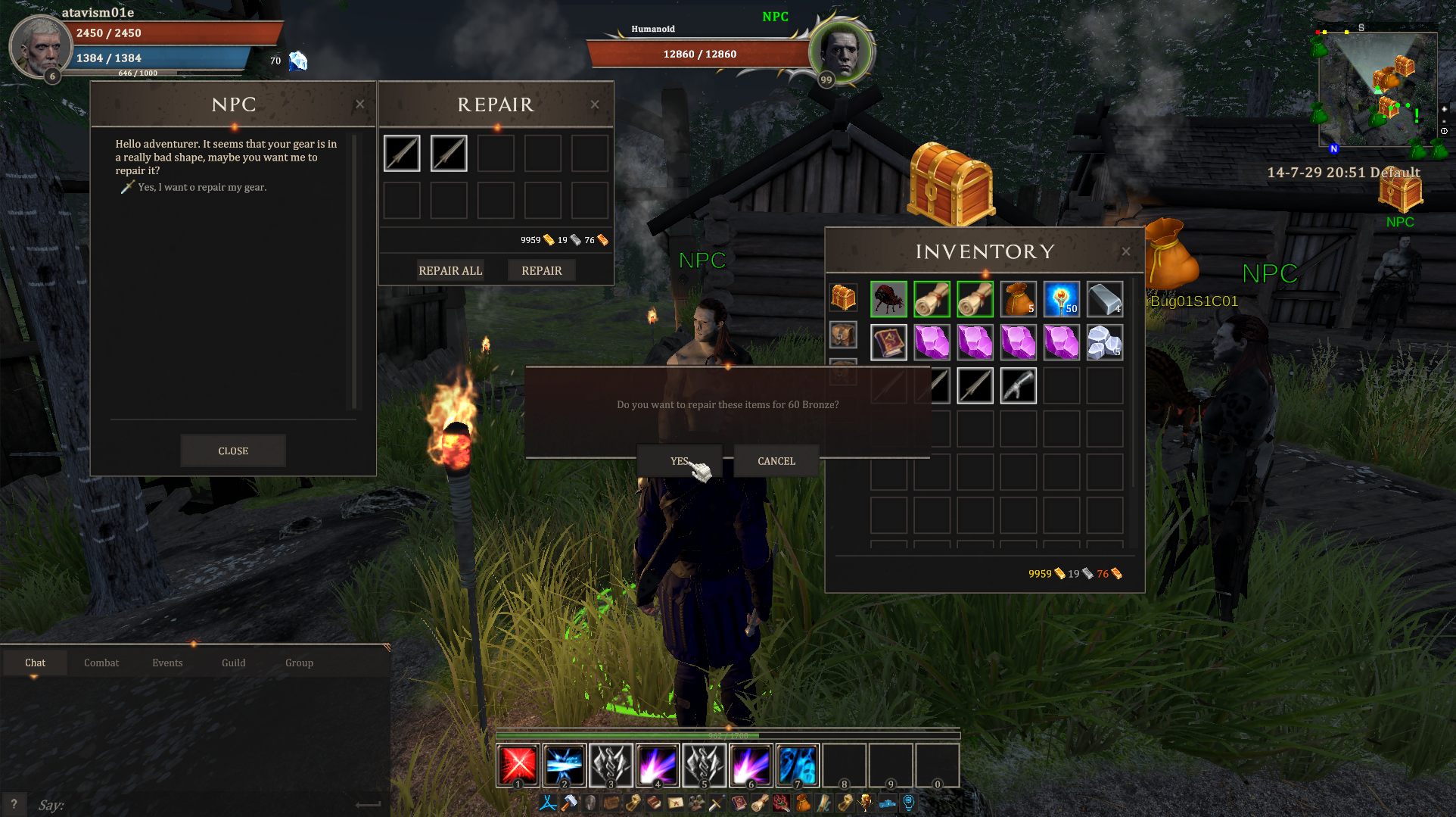Confirm the repair by clicking Yes

[679, 460]
